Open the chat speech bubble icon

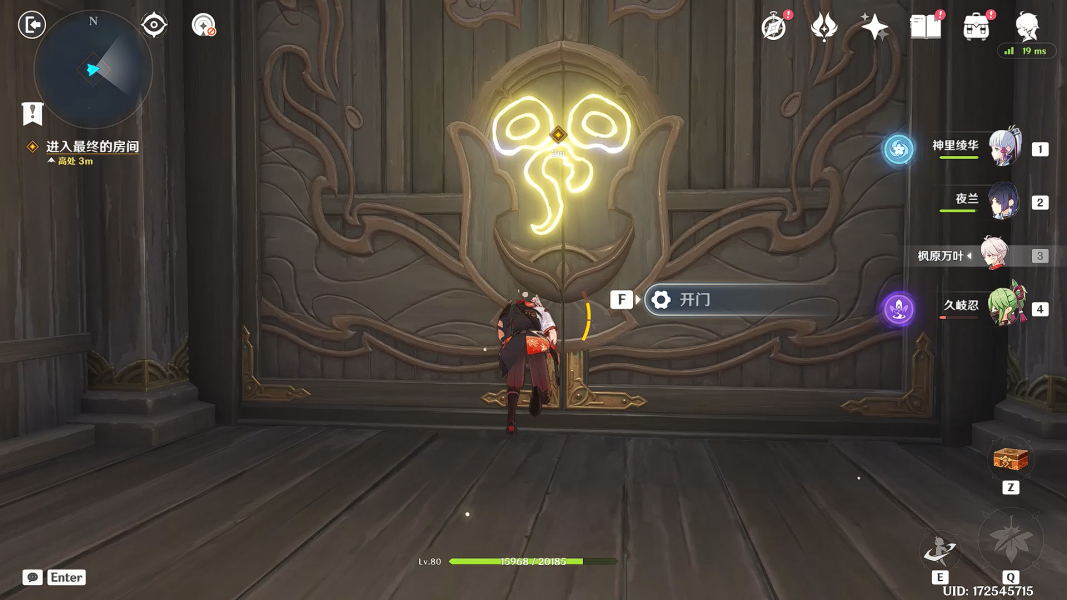pyautogui.click(x=33, y=577)
